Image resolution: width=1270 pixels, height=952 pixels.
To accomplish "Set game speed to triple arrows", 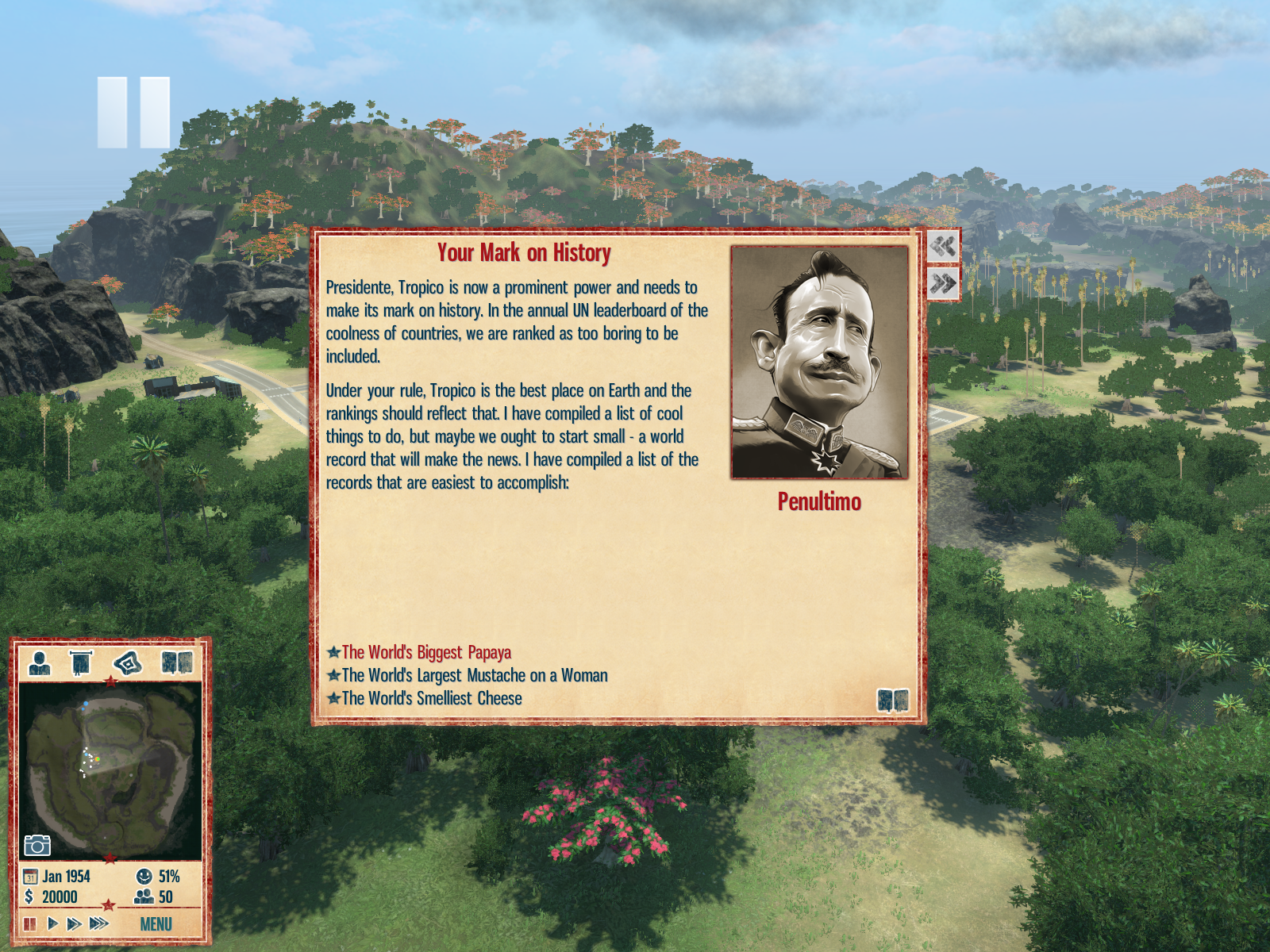I will 98,923.
